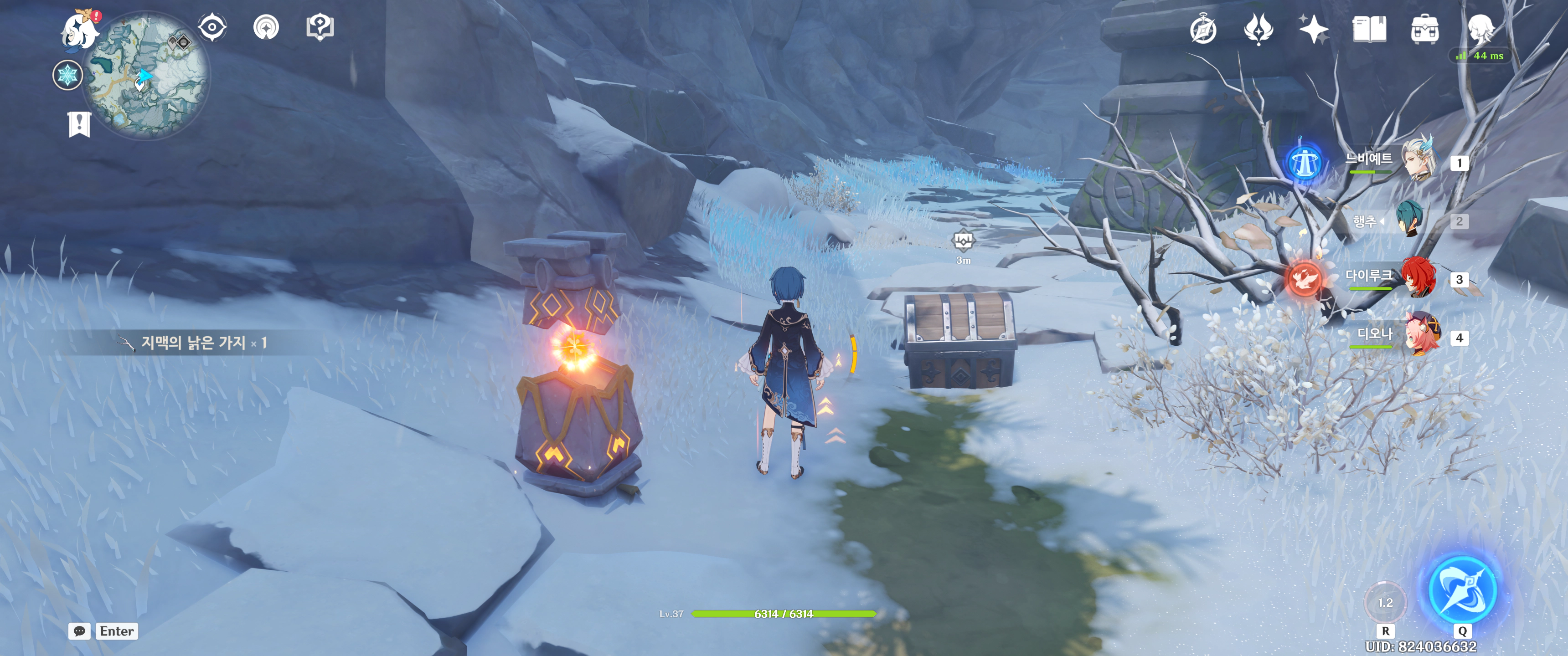Open the compass events icon
Screen dimensions: 1568x656
pyautogui.click(x=1203, y=29)
